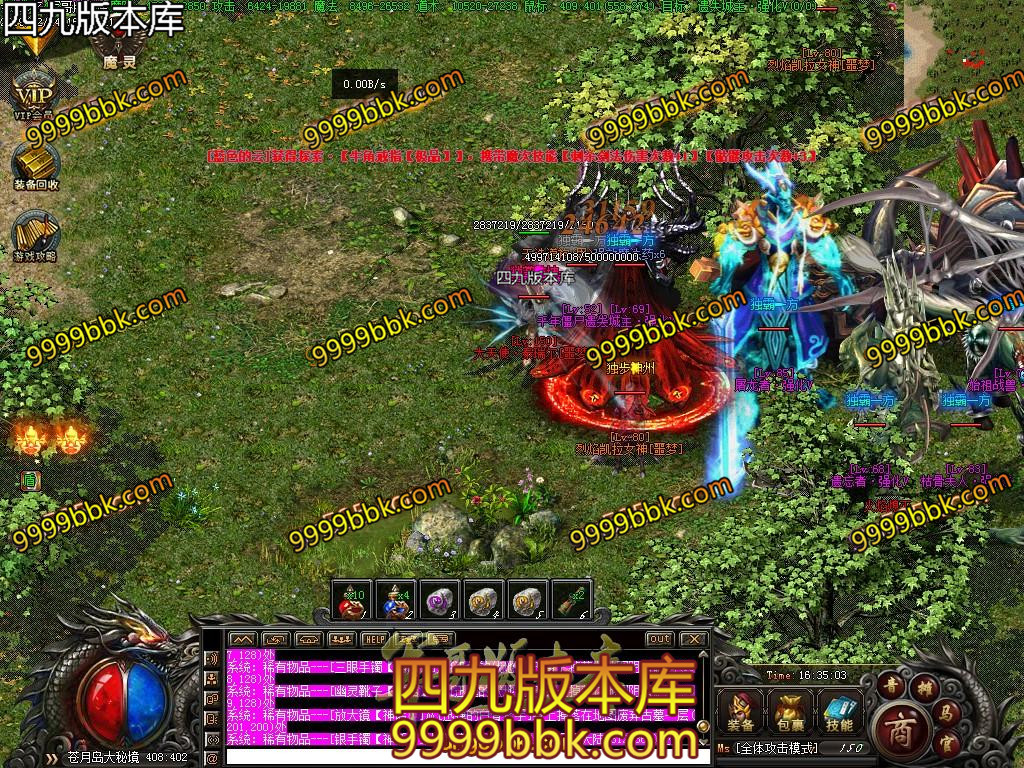Close the chat panel with the X button
Image resolution: width=1024 pixels, height=768 pixels.
click(694, 639)
